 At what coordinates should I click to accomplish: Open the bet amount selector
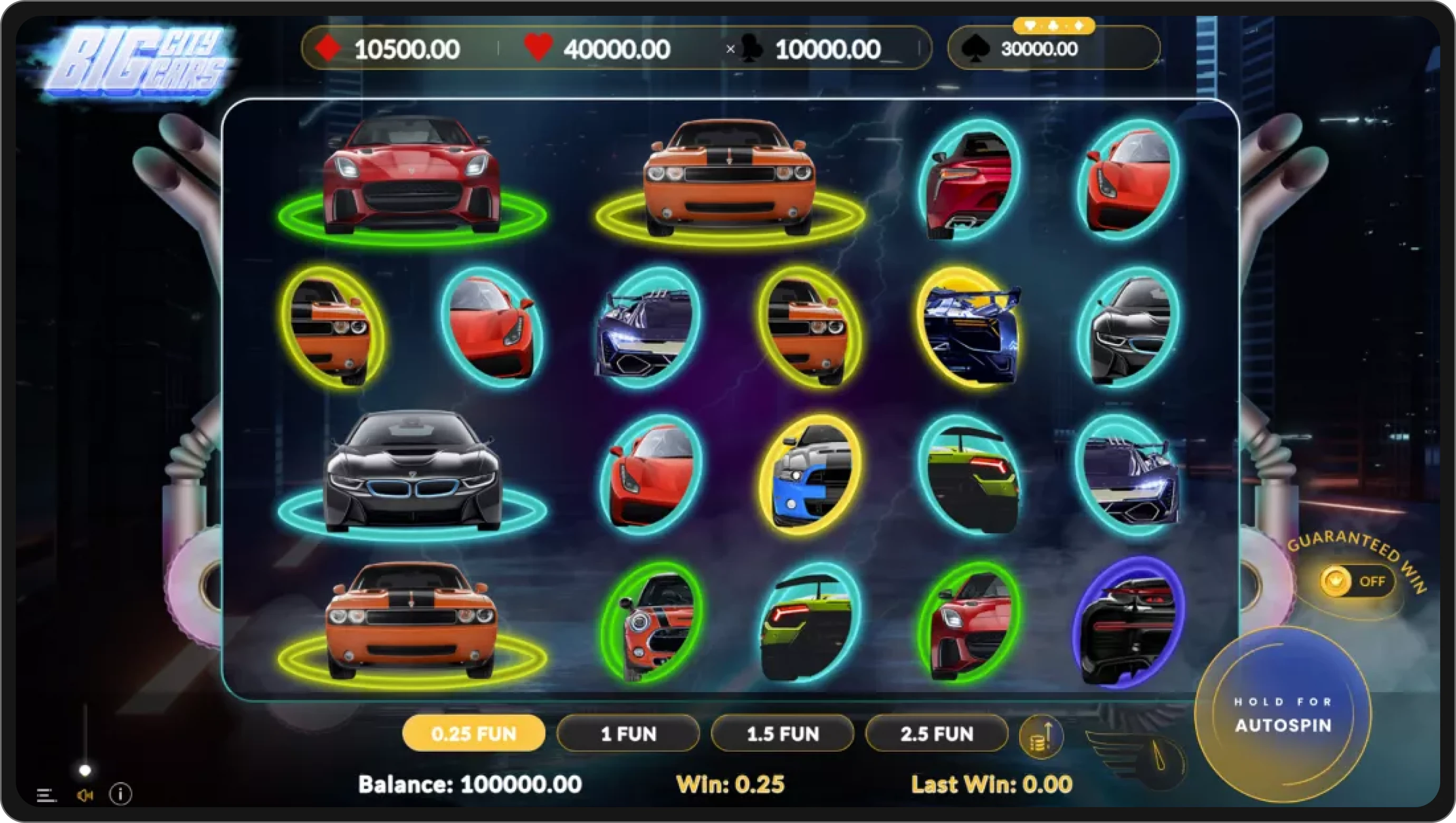point(474,733)
